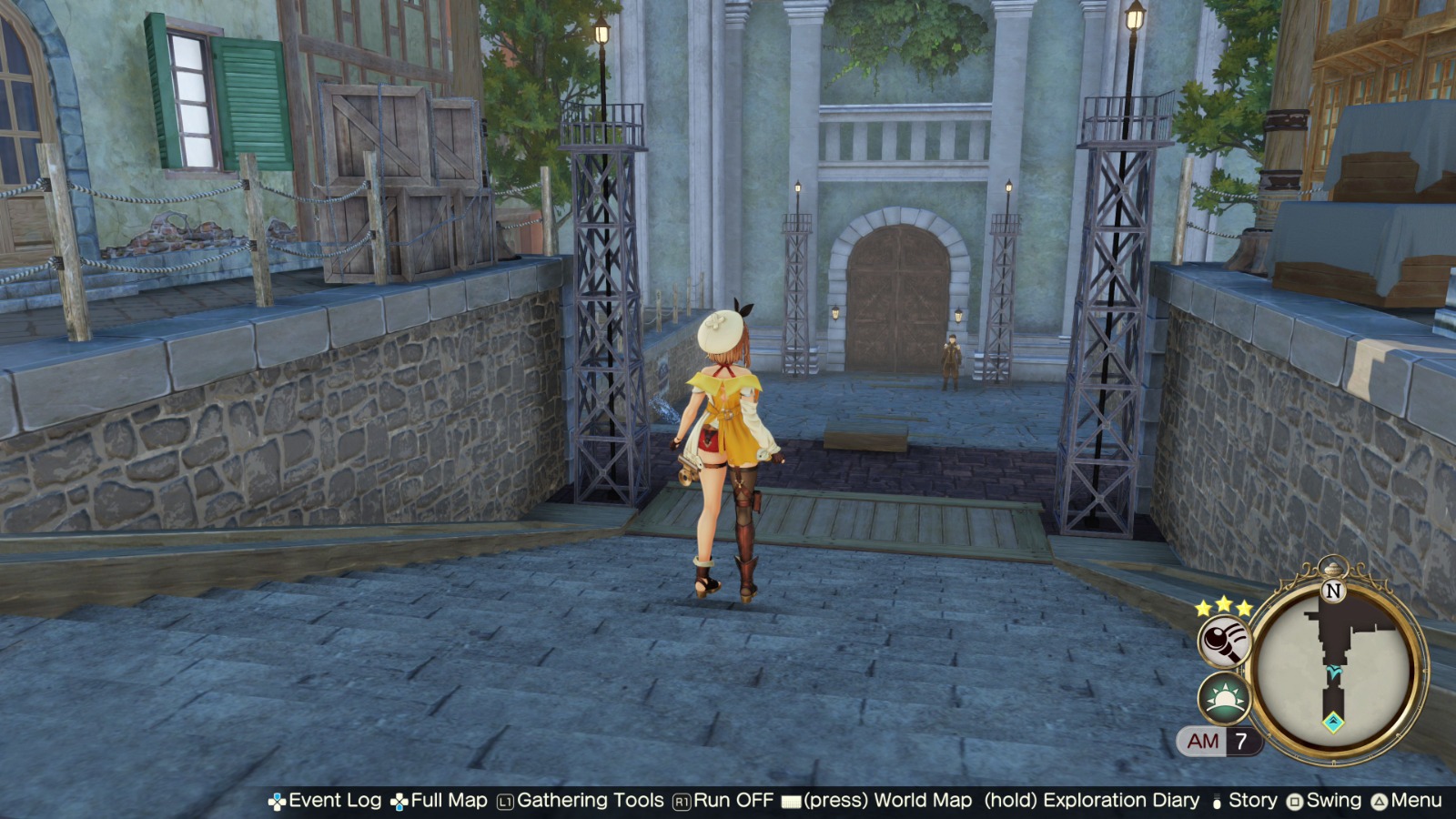
Task: Click the d-pad icon beside Full Map
Action: (398, 801)
